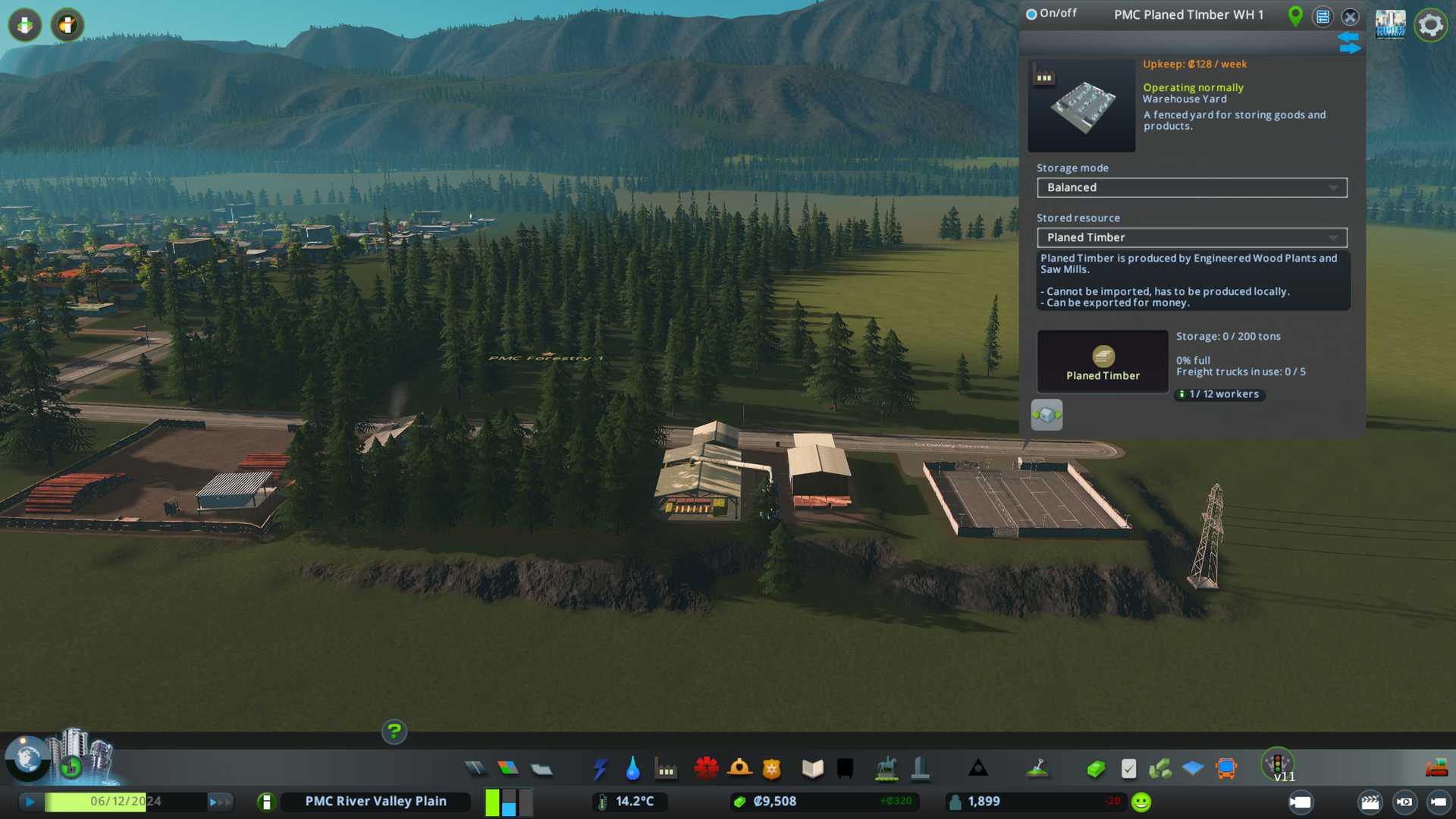Open the city info button

(266, 802)
